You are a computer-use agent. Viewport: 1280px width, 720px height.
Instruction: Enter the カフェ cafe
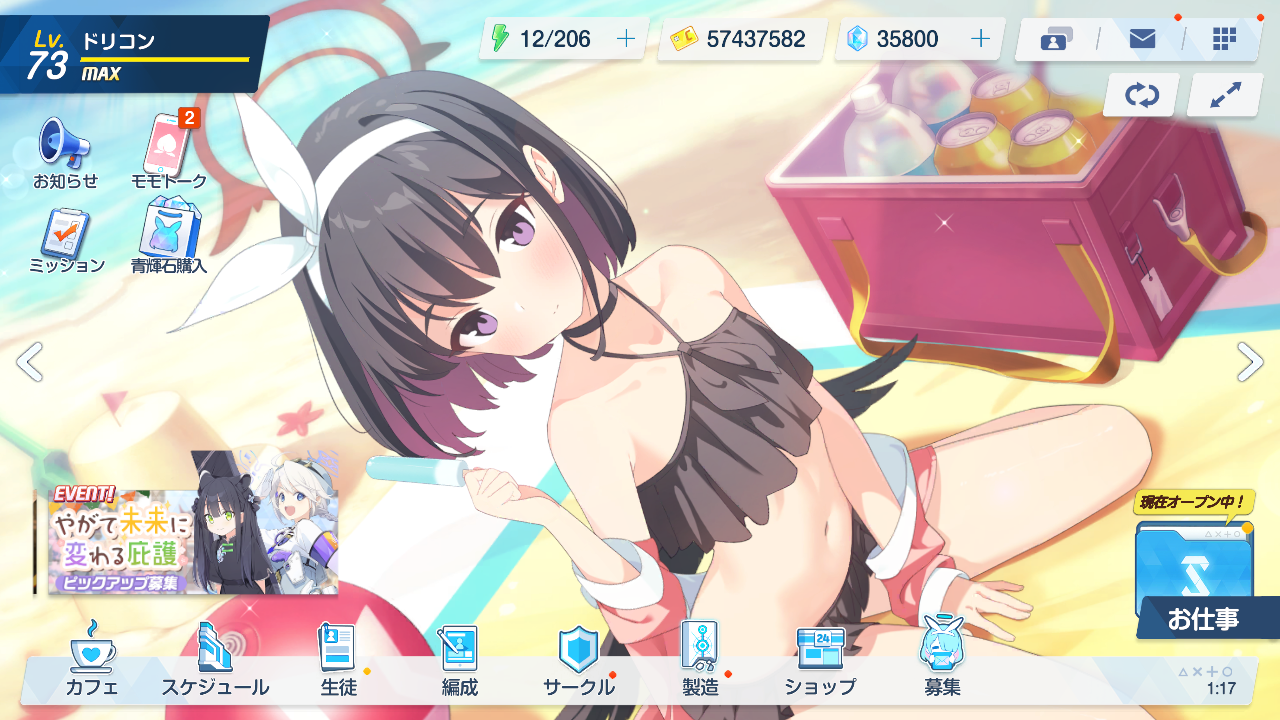(x=92, y=660)
